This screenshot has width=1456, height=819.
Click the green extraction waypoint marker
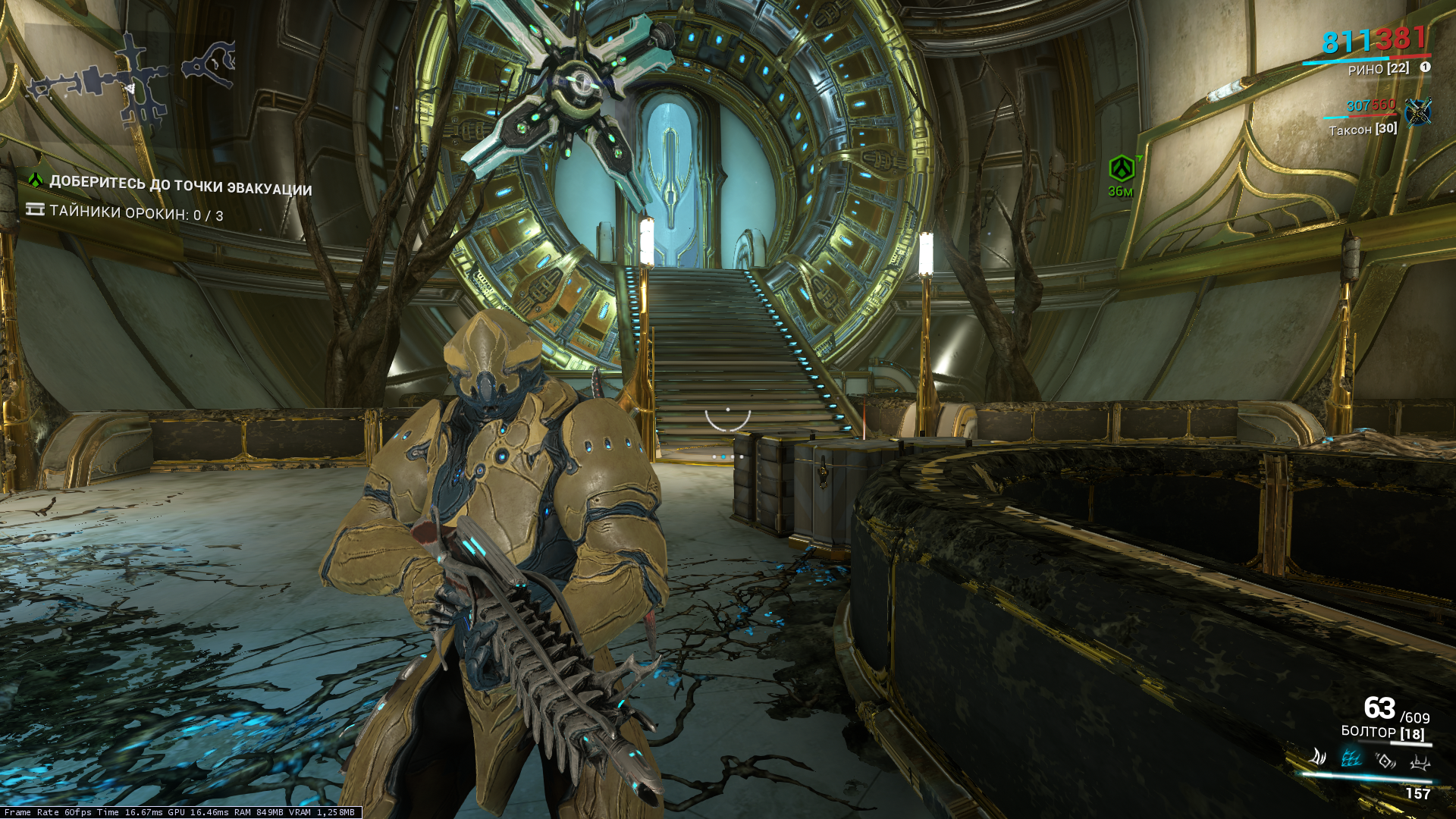[1122, 168]
